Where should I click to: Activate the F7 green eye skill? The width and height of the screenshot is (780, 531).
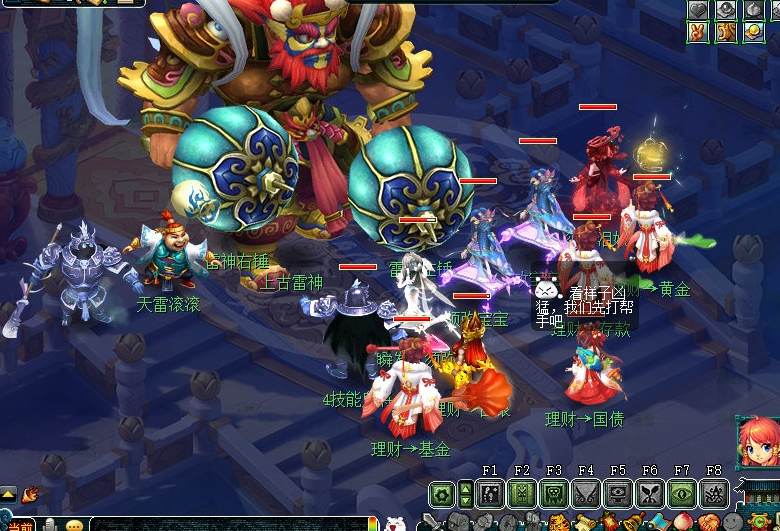tap(682, 494)
